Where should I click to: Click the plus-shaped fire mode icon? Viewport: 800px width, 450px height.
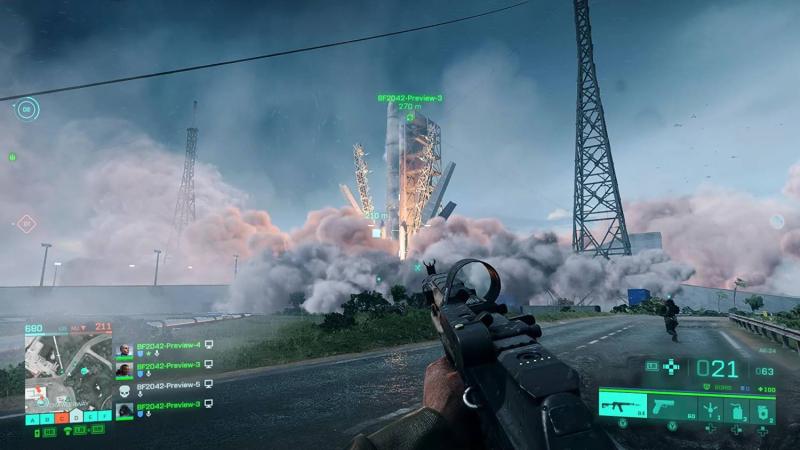coord(671,368)
